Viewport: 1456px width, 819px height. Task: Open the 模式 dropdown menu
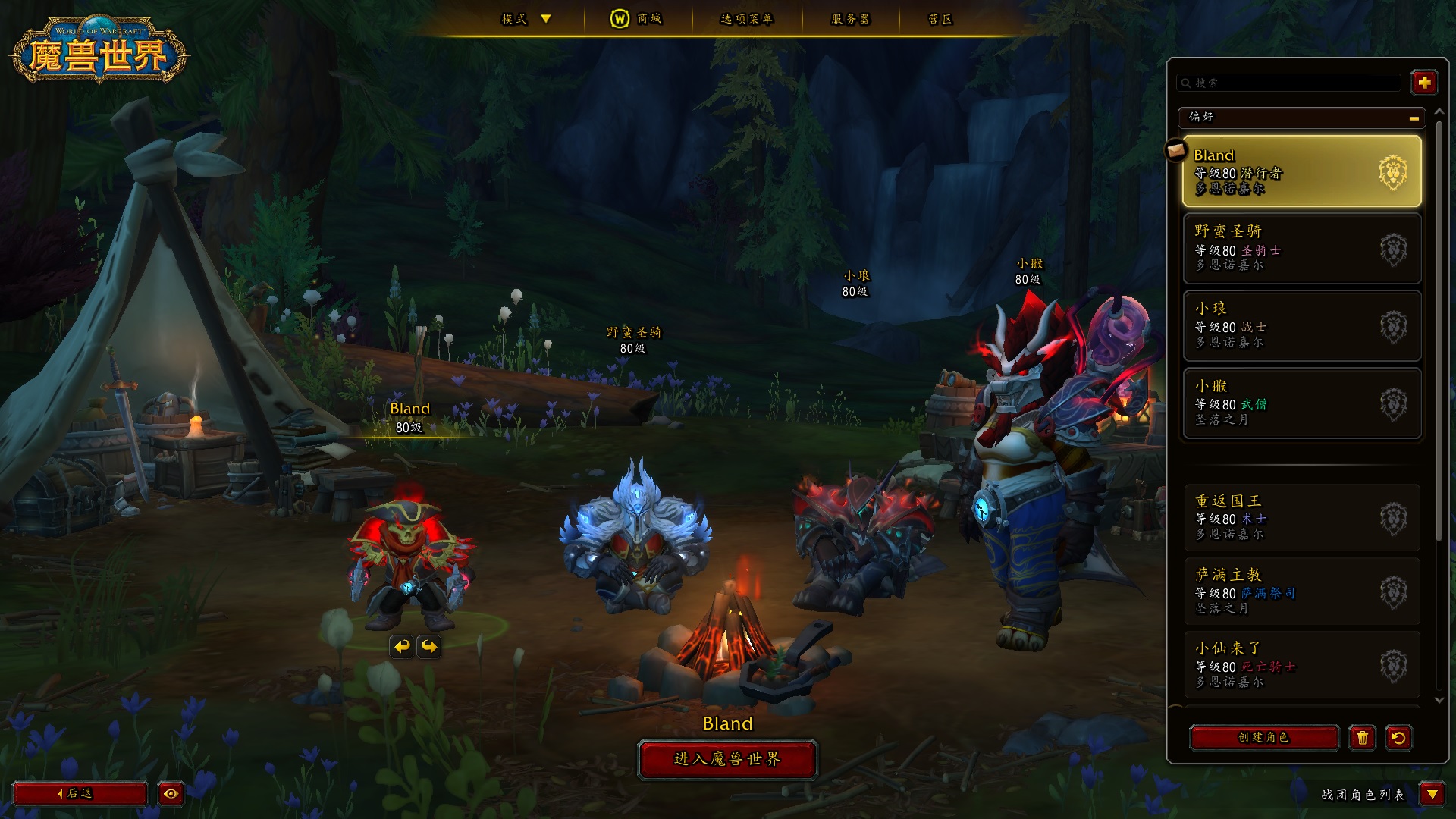point(526,19)
